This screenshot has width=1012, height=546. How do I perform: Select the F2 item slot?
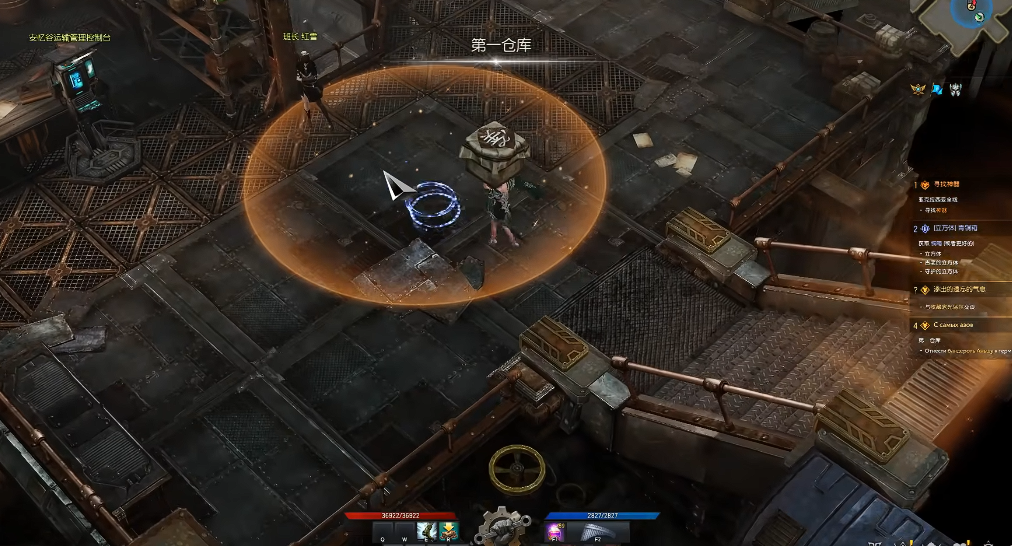[597, 531]
